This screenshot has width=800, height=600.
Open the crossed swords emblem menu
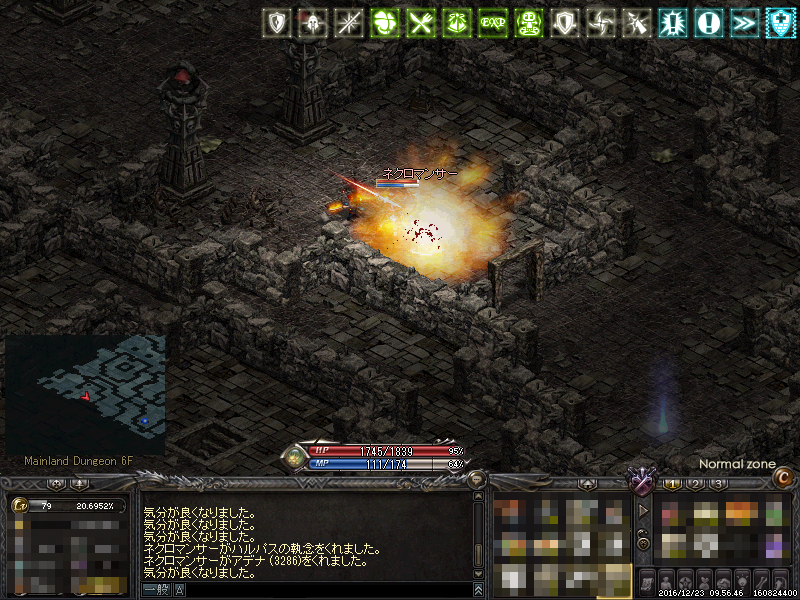(x=639, y=482)
